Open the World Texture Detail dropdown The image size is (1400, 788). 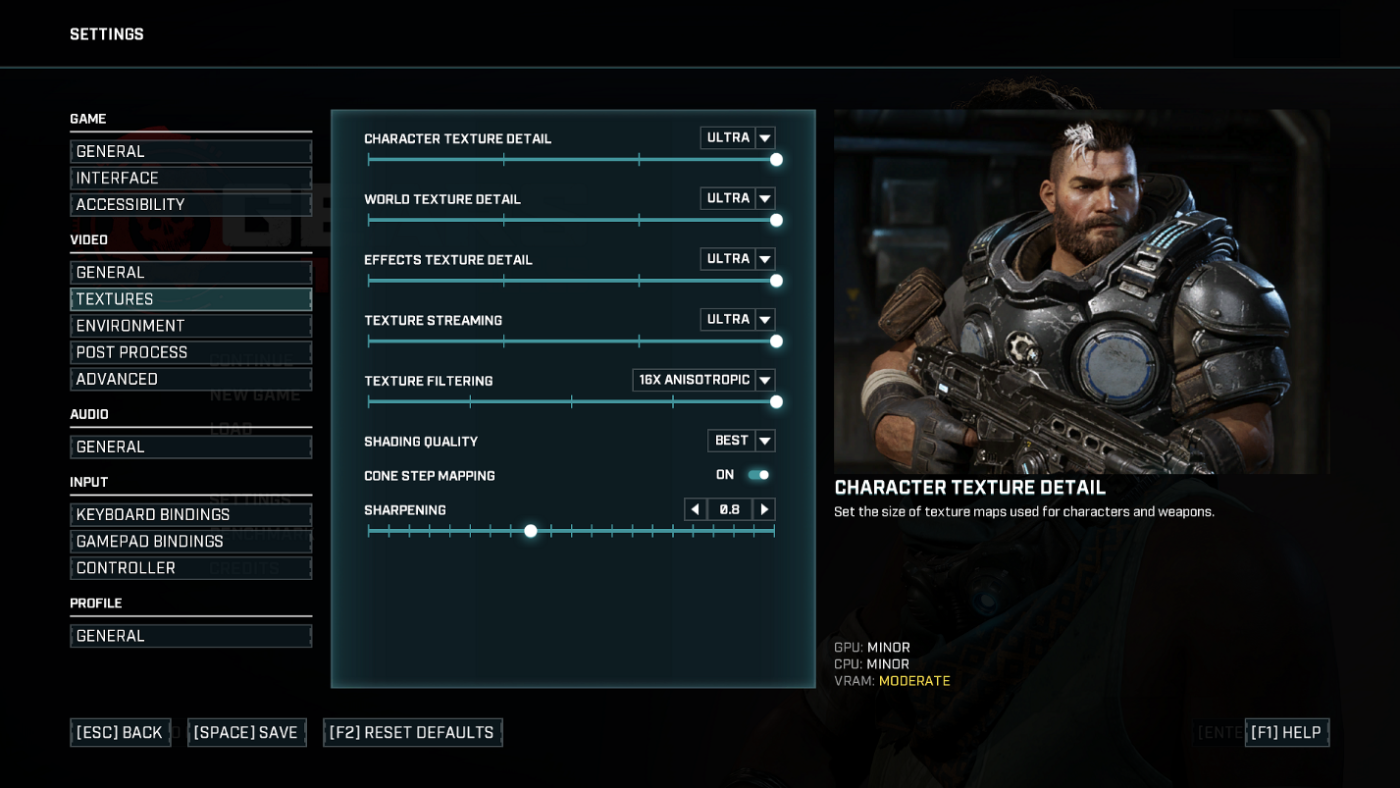(737, 198)
